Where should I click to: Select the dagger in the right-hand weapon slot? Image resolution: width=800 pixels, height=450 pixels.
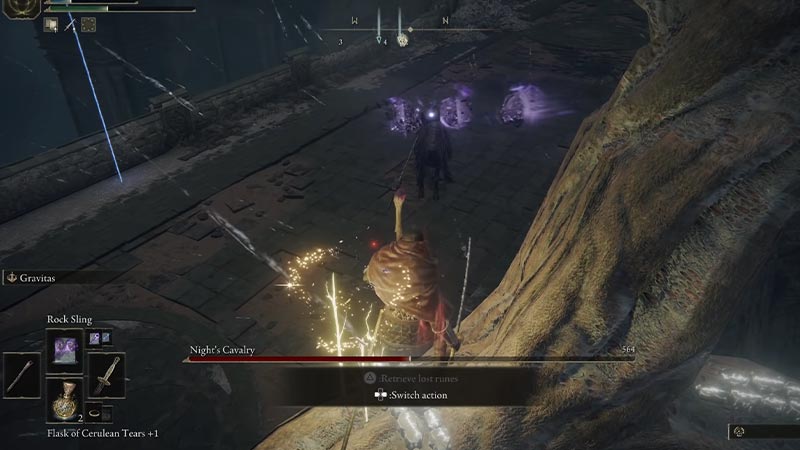pos(105,376)
